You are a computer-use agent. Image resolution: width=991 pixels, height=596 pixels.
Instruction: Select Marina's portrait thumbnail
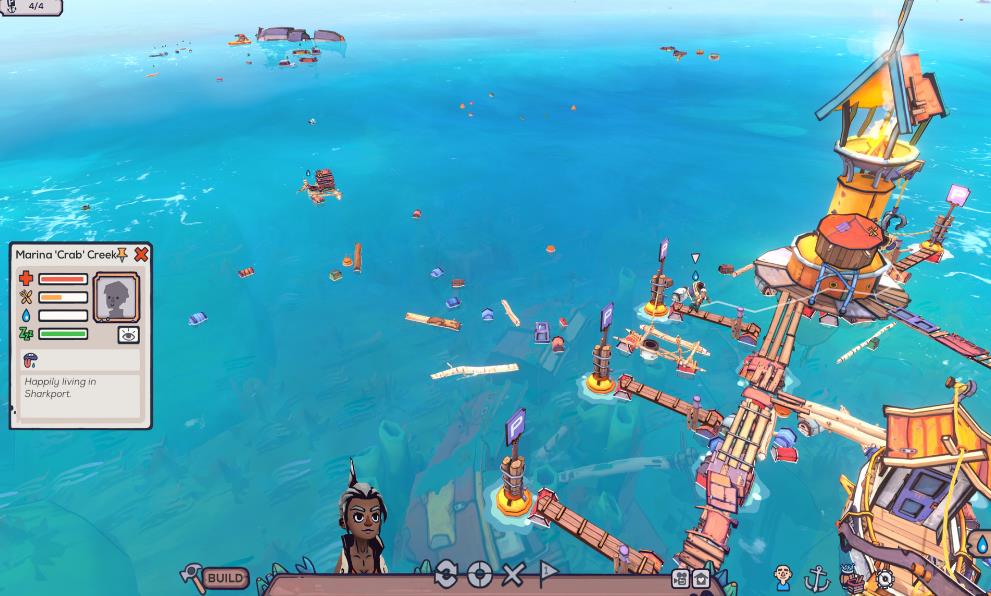pos(116,296)
